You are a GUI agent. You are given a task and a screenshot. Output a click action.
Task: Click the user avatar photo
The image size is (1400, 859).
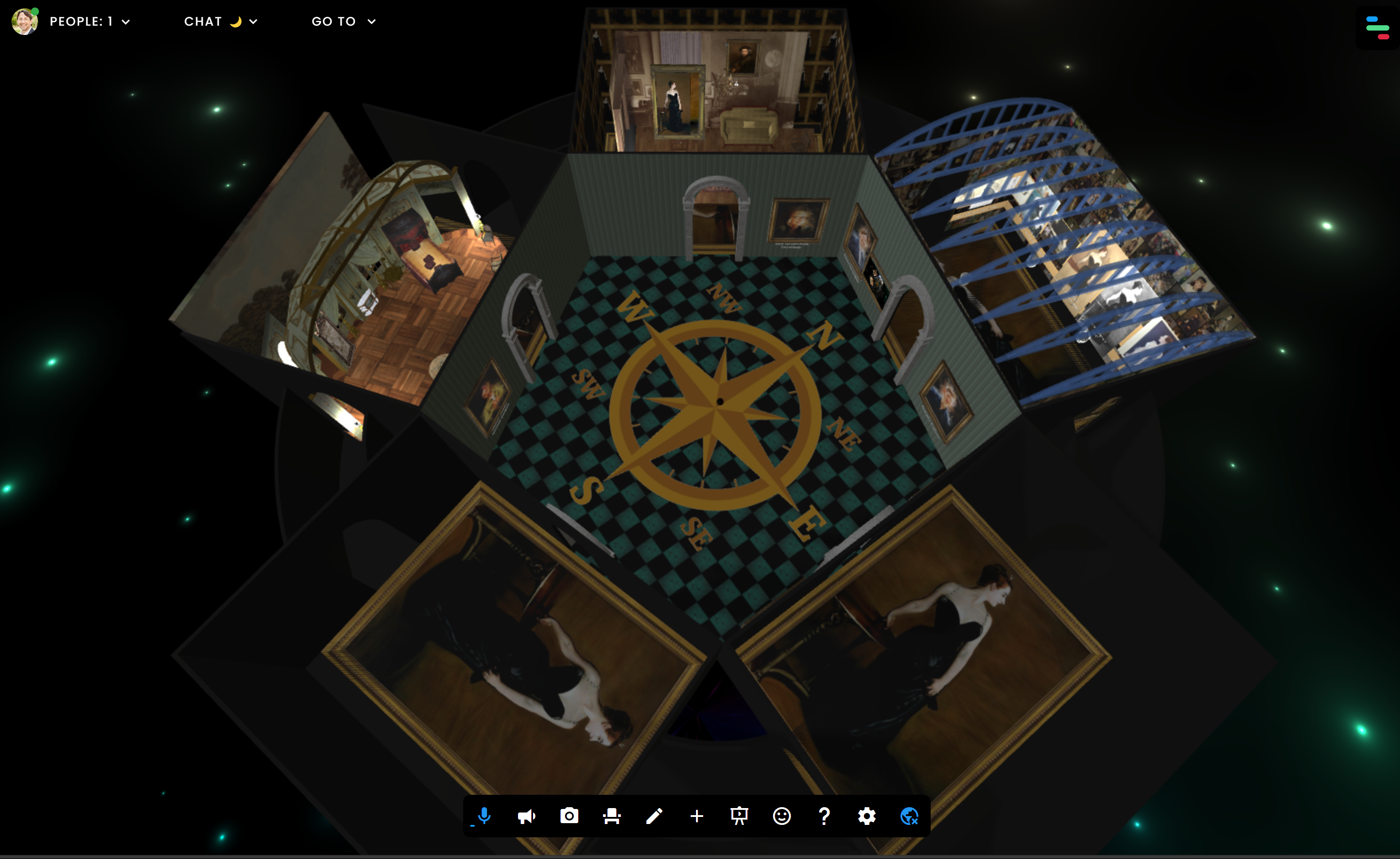tap(24, 22)
